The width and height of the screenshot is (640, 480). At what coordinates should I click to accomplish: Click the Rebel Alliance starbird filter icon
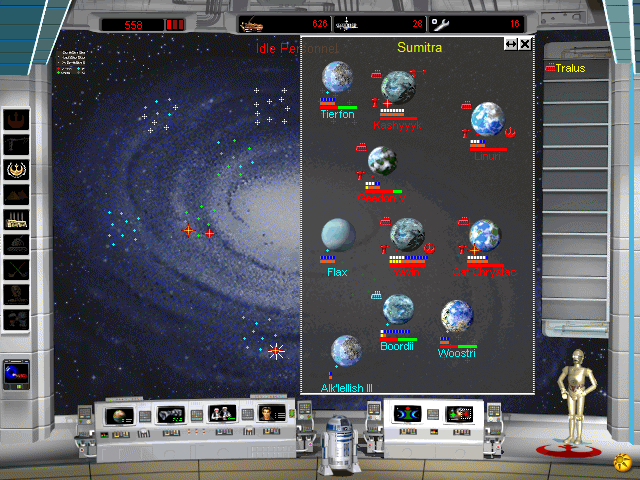[x=17, y=121]
